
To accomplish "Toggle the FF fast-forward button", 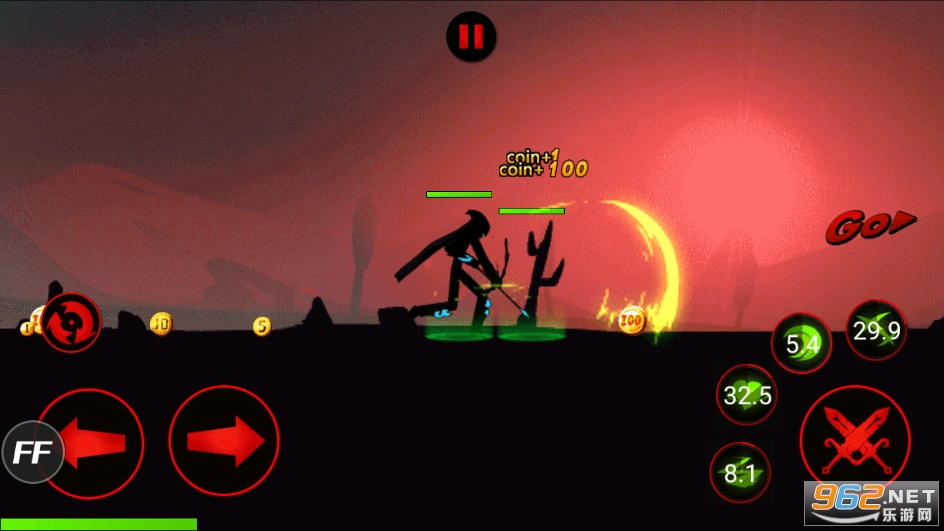I will (32, 453).
